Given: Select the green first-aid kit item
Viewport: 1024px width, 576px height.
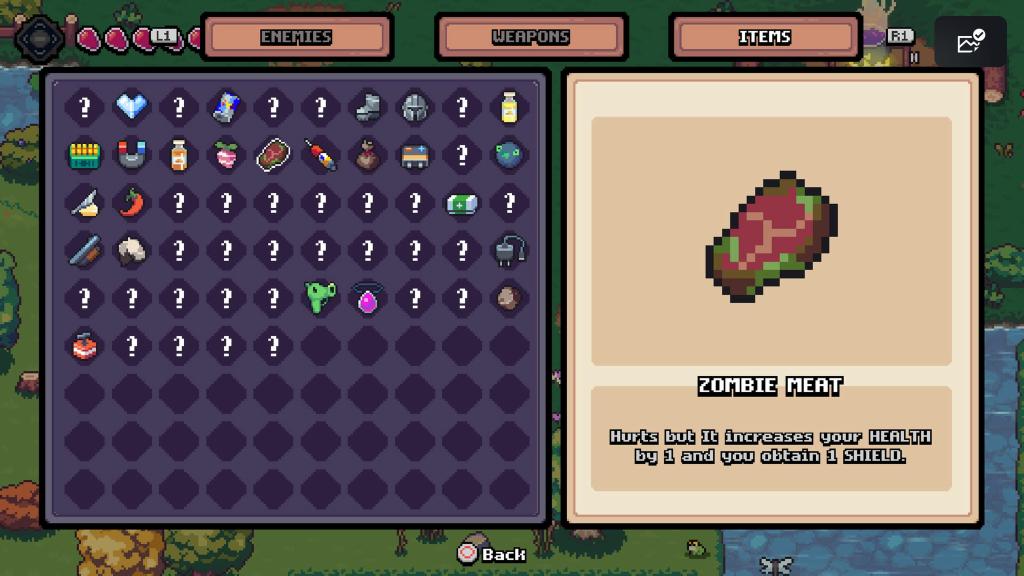Looking at the screenshot, I should click(462, 202).
